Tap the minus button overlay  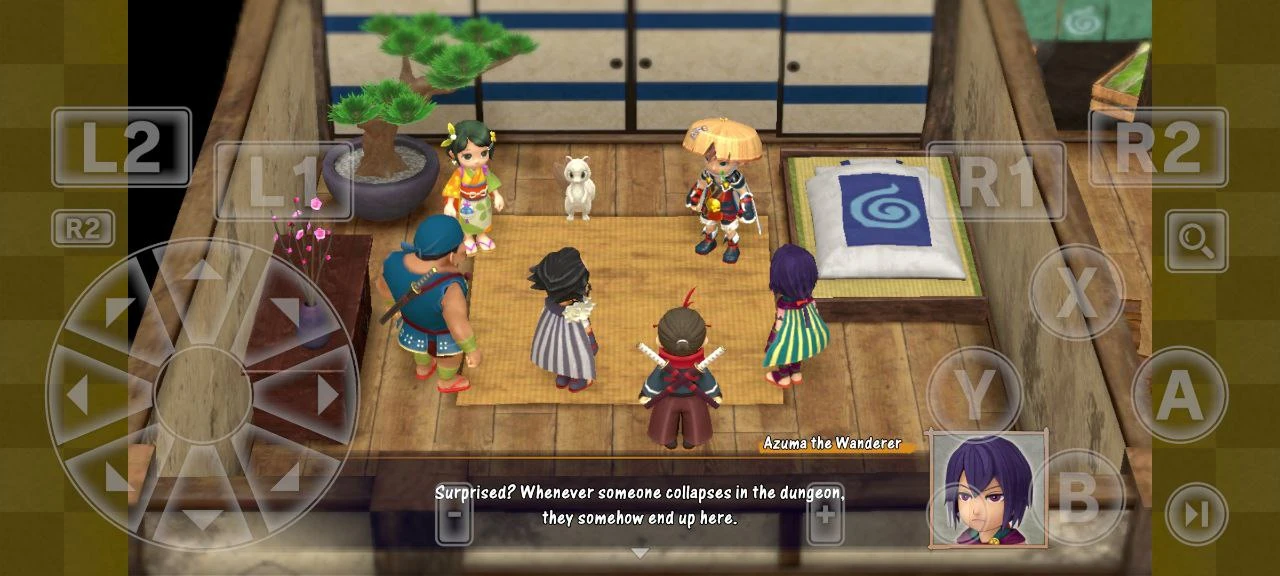tap(454, 514)
